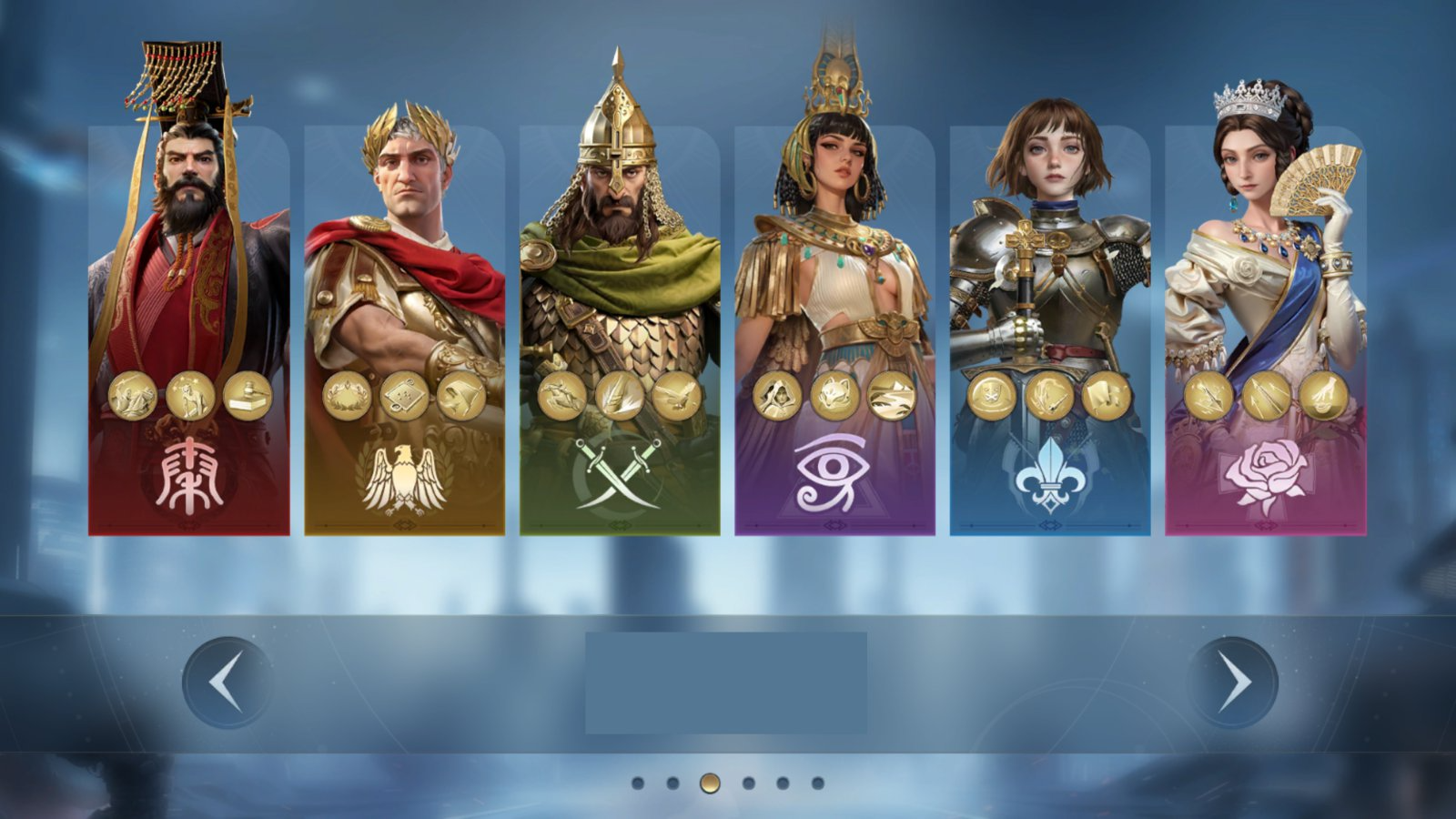Inspect the laurel wreath skill icon
The height and width of the screenshot is (819, 1456).
click(x=347, y=396)
